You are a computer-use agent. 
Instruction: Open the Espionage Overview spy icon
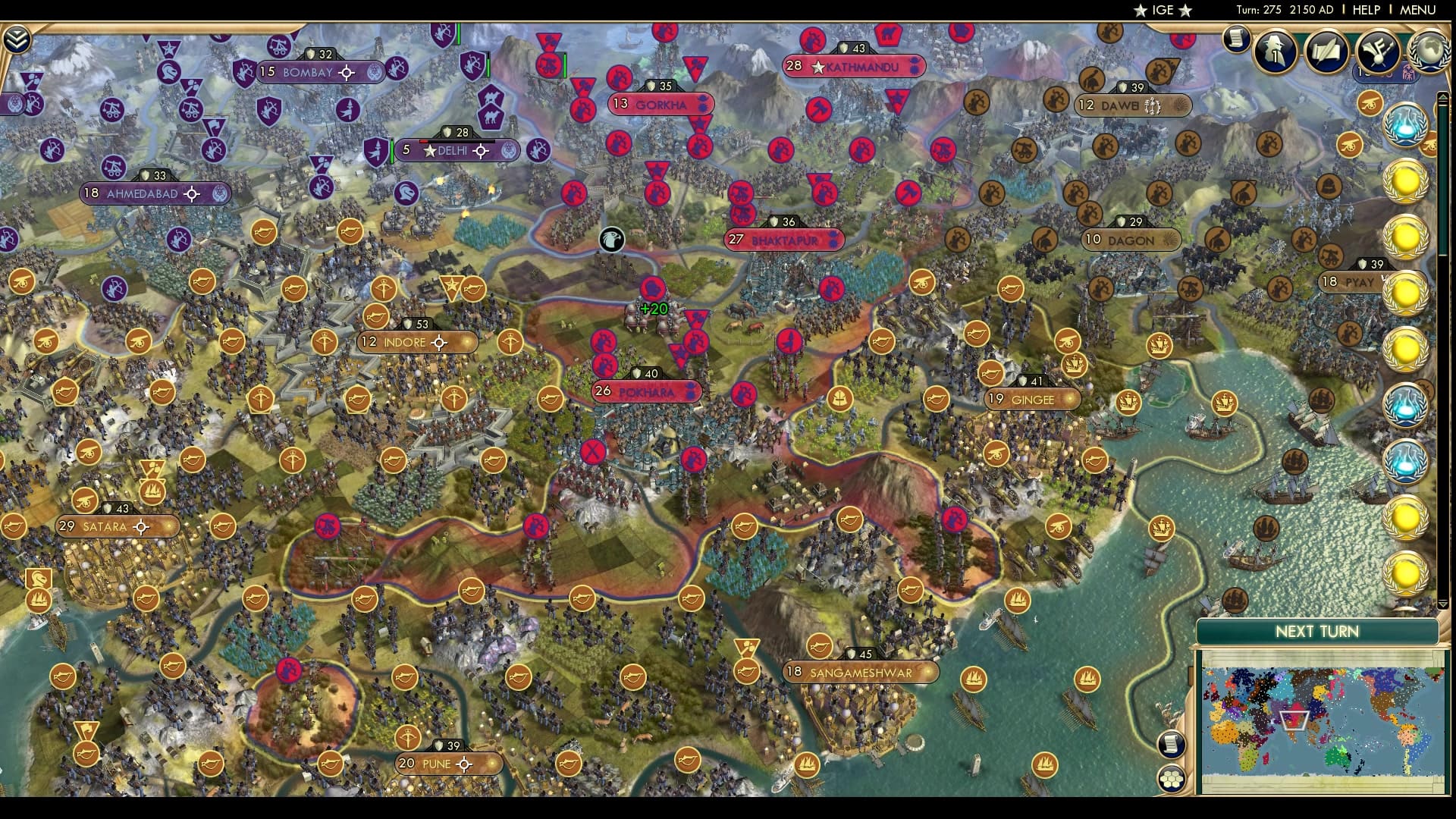(x=1274, y=52)
